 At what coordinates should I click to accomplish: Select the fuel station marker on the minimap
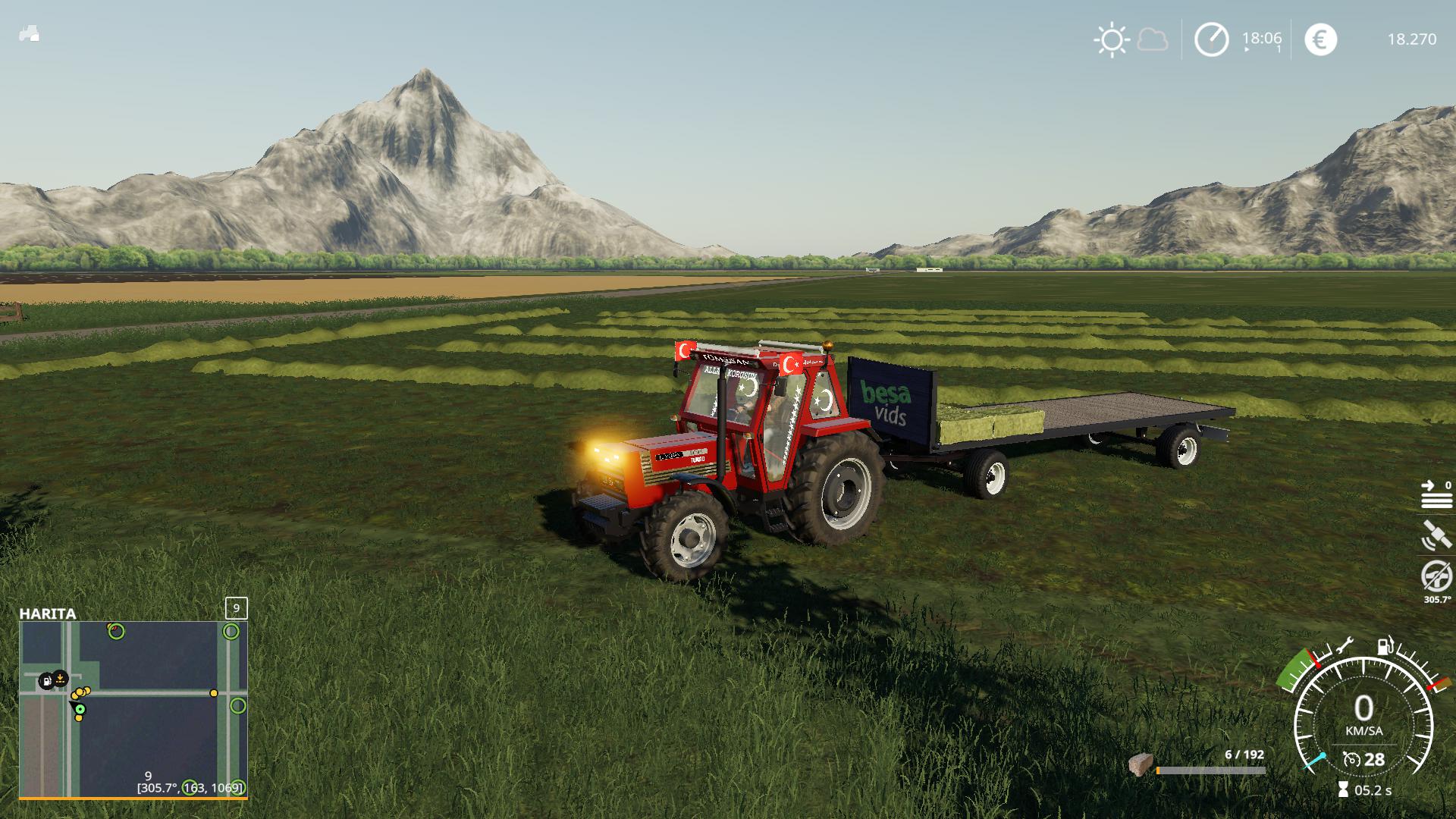46,680
